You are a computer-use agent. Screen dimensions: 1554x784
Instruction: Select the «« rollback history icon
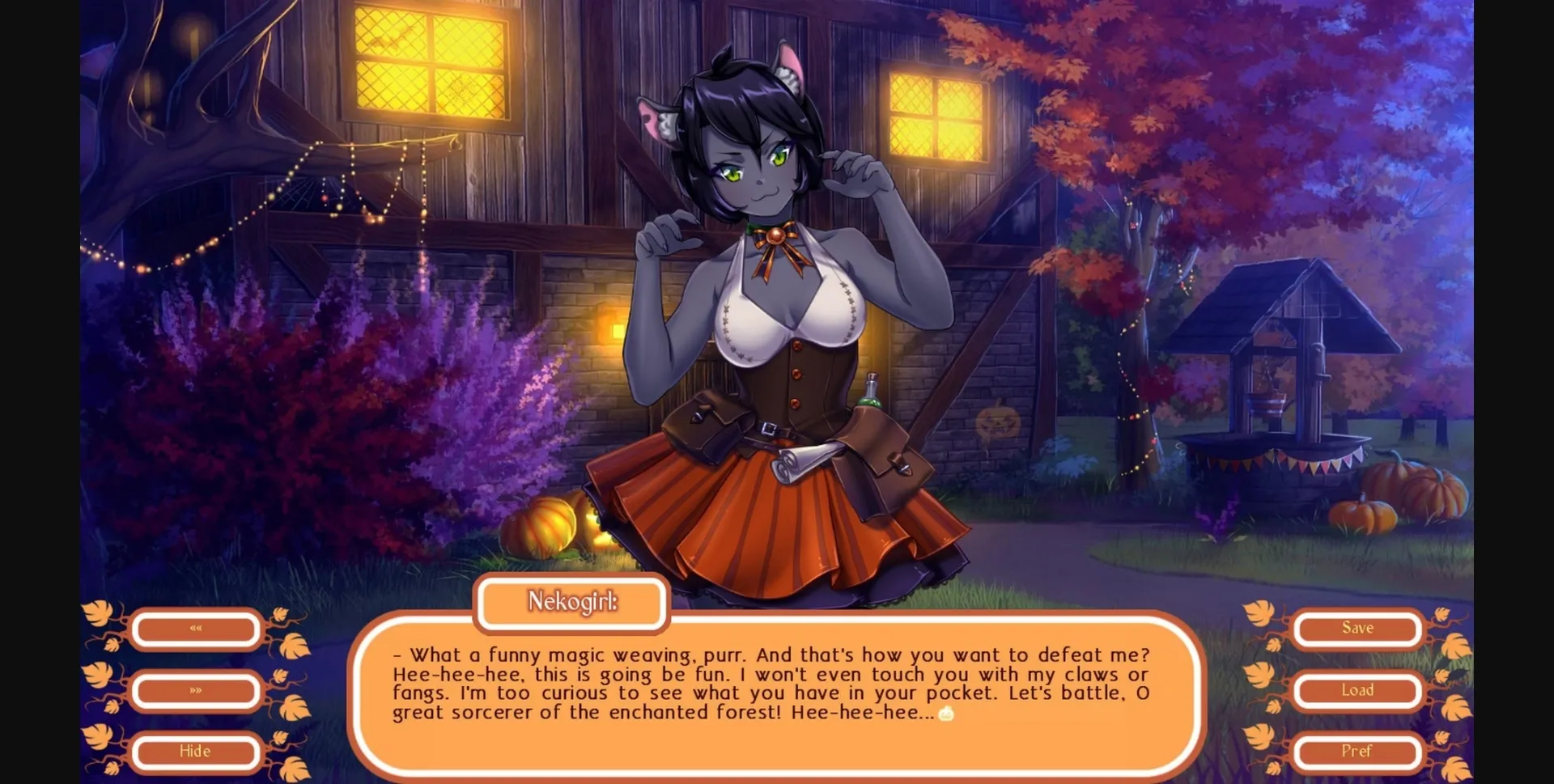pos(194,629)
